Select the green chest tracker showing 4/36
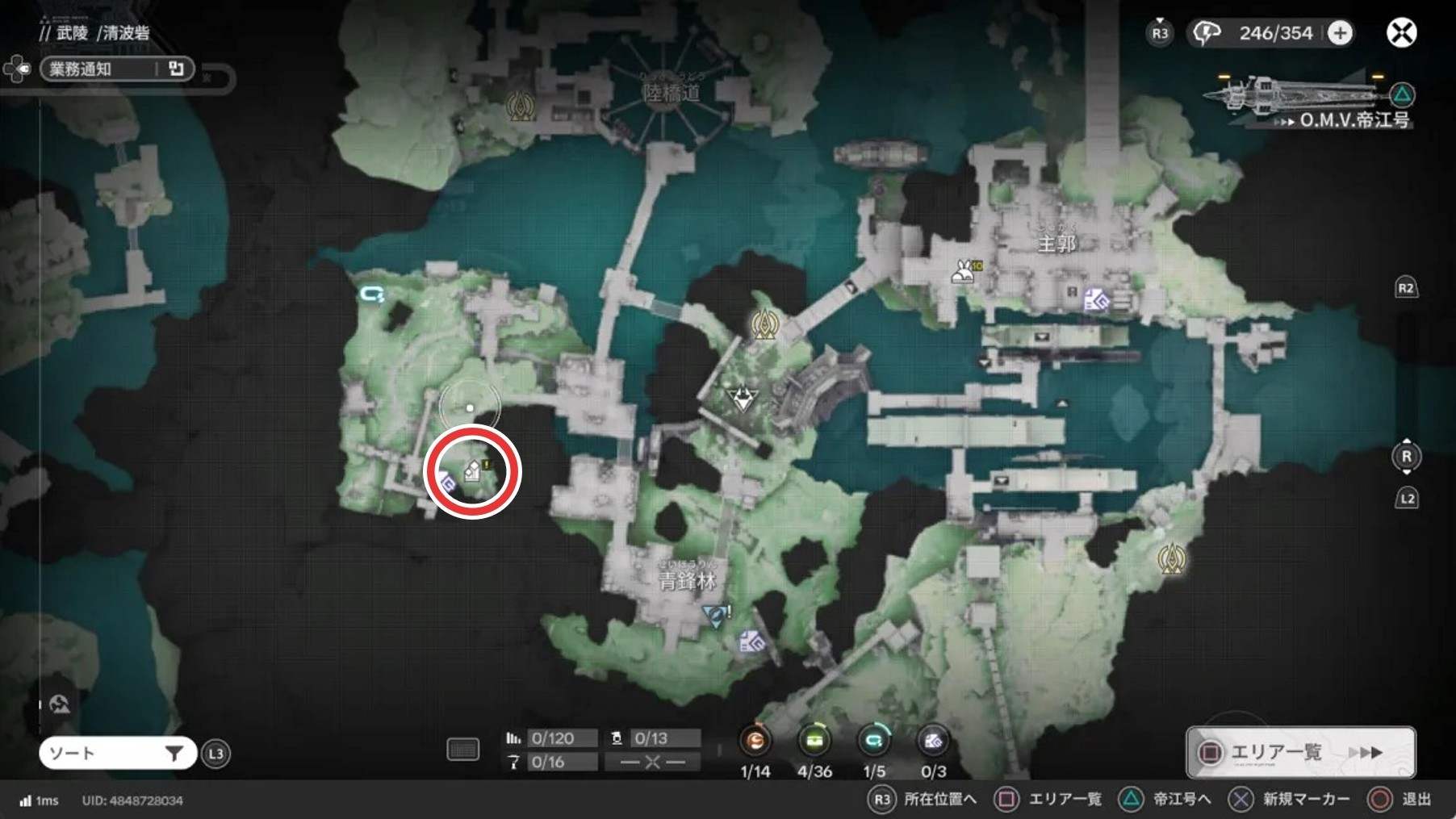 814,741
